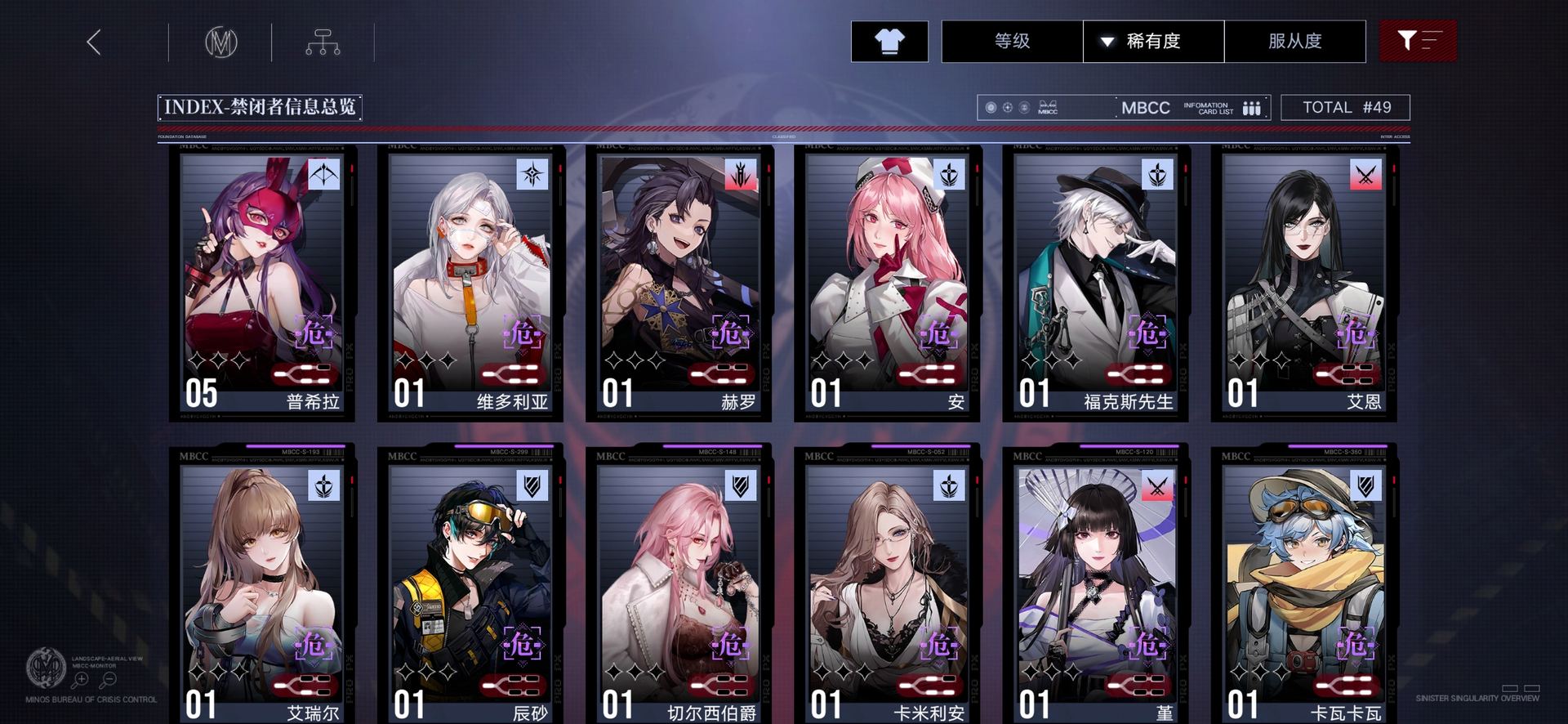Open the hierarchy tree icon
Image resolution: width=1568 pixels, height=724 pixels.
(x=323, y=42)
